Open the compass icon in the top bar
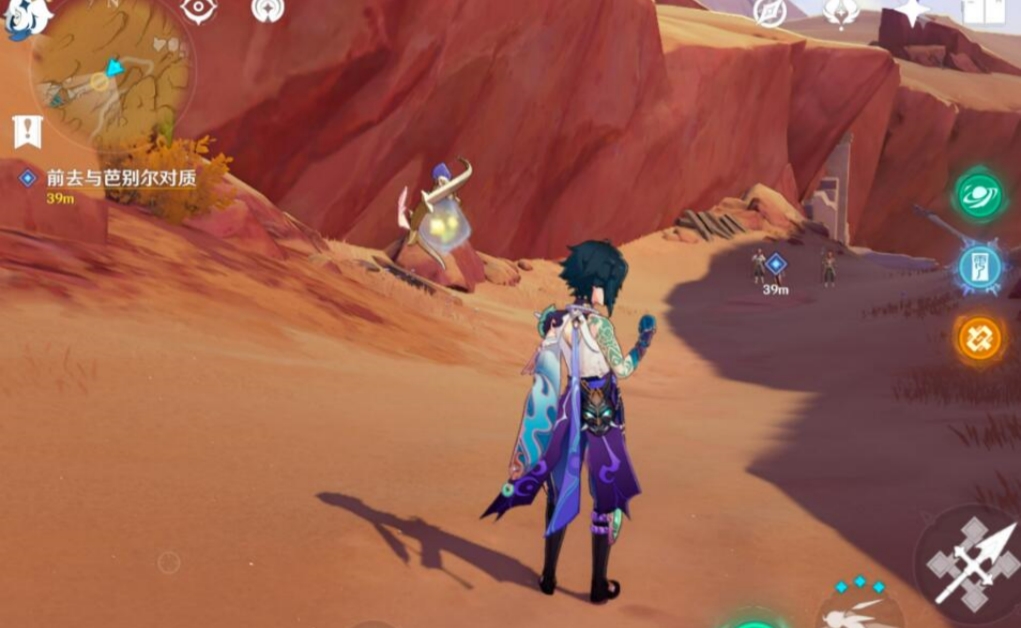Screen dimensions: 1021x628 click(769, 11)
